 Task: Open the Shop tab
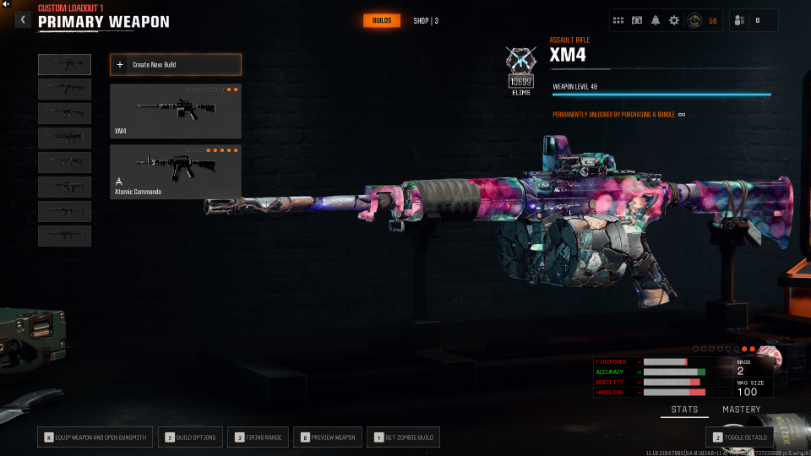[425, 20]
